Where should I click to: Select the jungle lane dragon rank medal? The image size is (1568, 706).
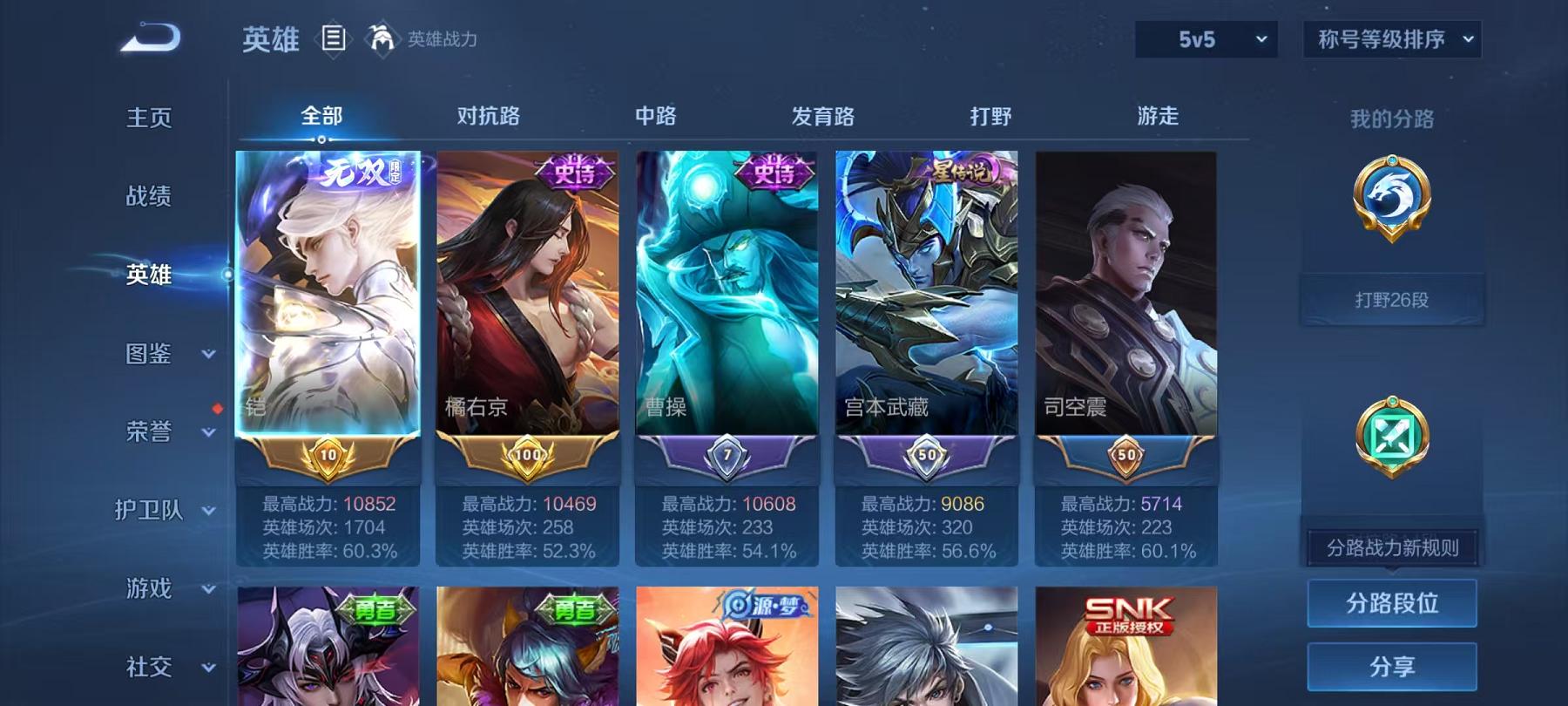(1392, 208)
